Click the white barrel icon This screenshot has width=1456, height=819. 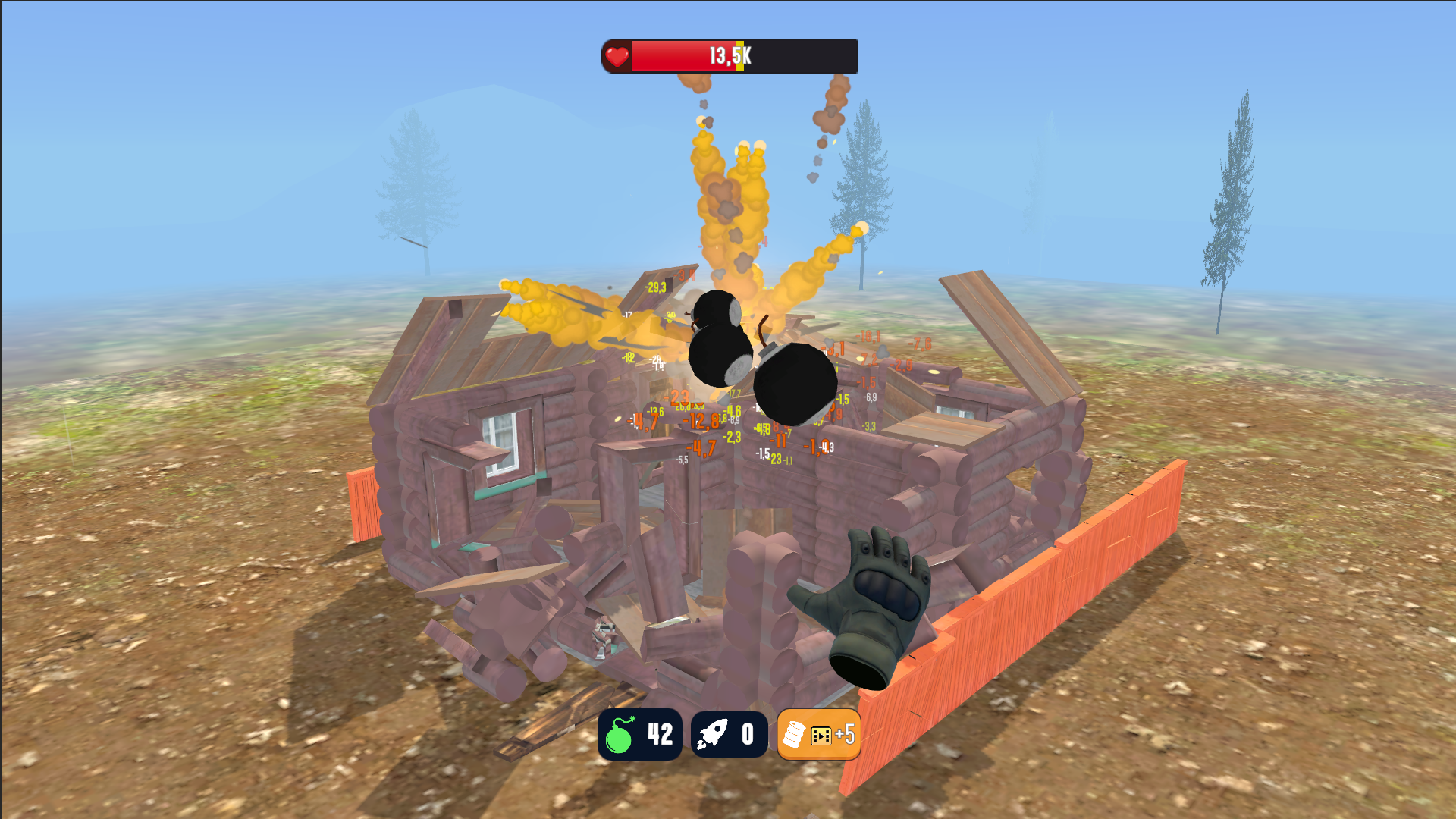(x=795, y=733)
